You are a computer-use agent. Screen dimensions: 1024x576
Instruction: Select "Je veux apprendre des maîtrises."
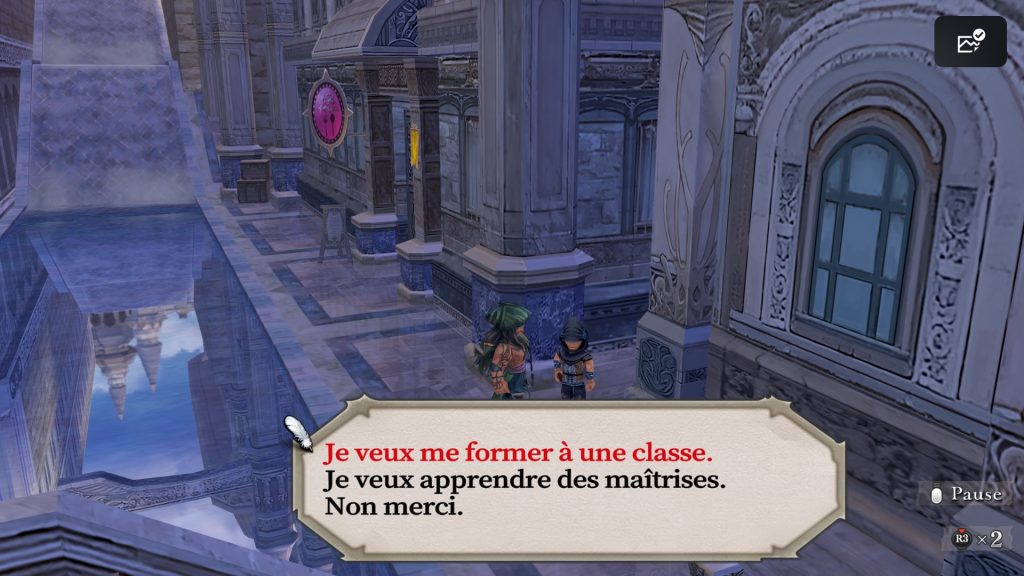[524, 480]
